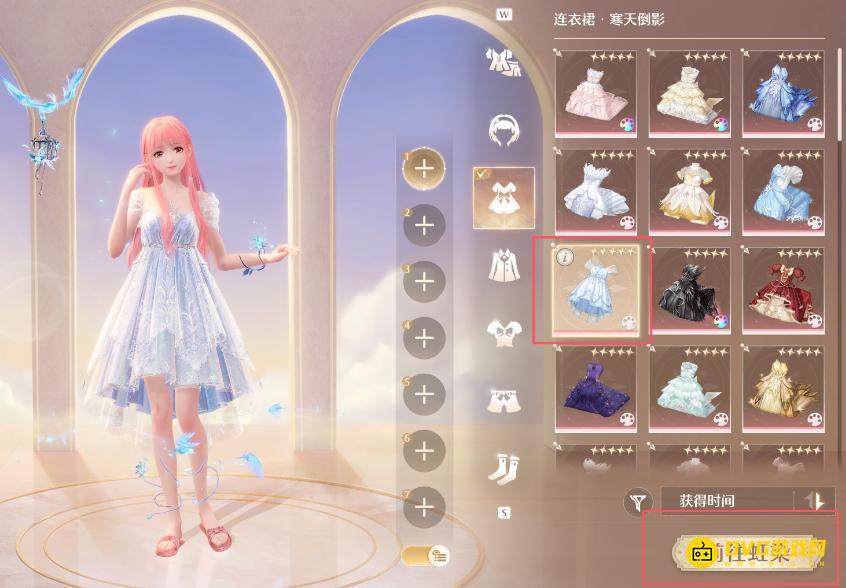Image resolution: width=846 pixels, height=588 pixels.
Task: Switch to the hair category
Action: point(503,128)
